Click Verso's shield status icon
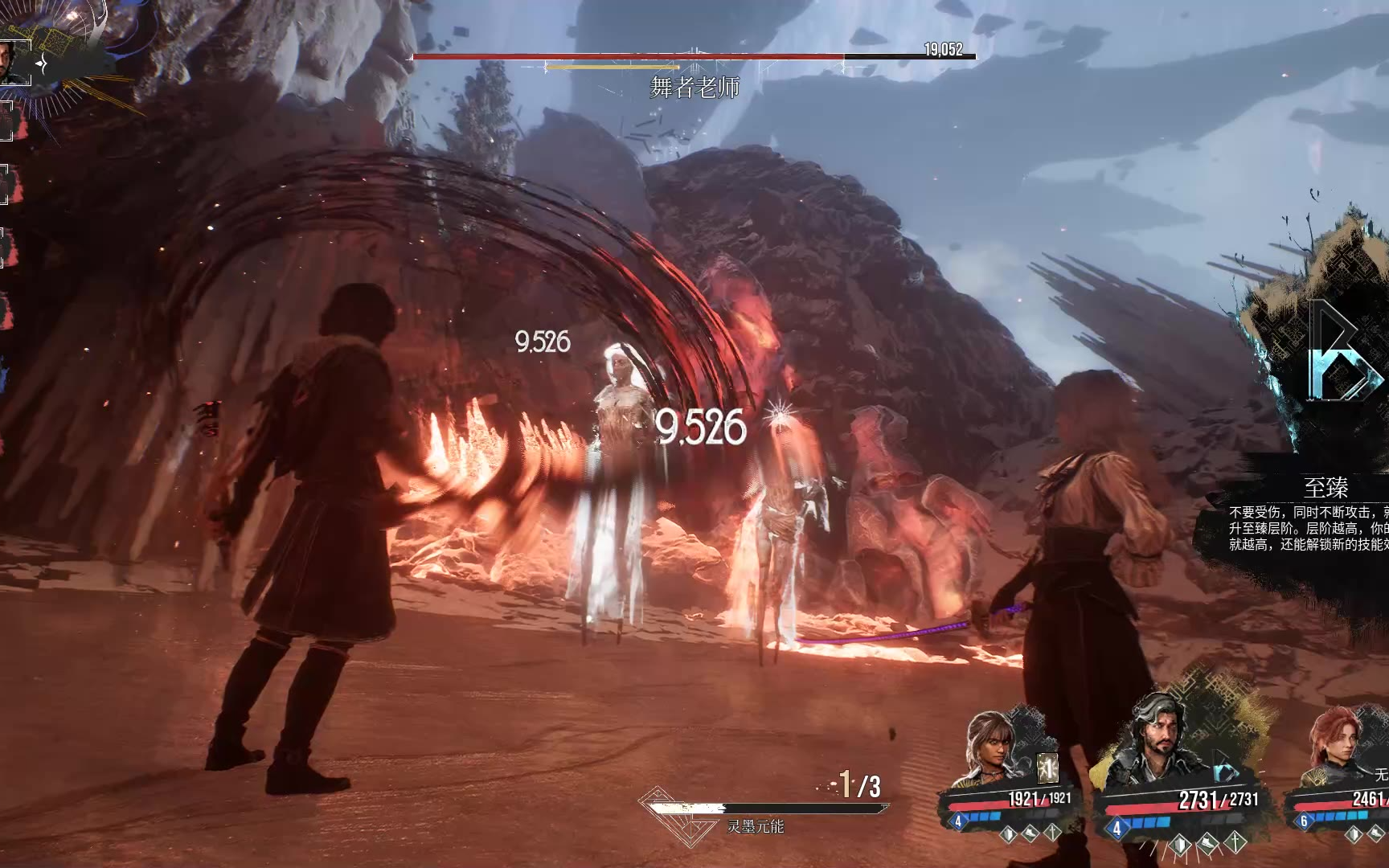Viewport: 1389px width, 868px height. 1179,842
